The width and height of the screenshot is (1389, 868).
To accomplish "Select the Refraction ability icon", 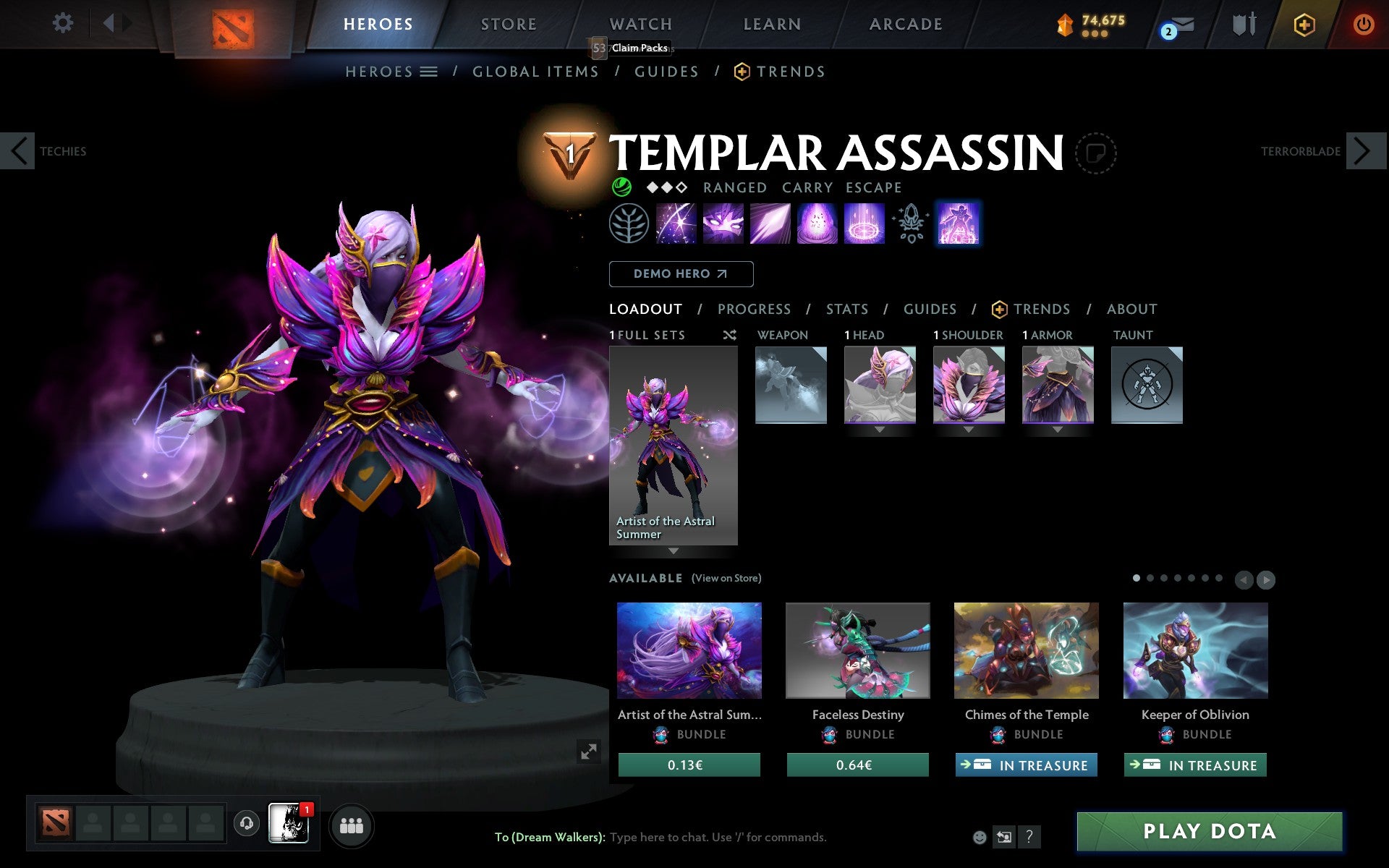I will [x=676, y=224].
